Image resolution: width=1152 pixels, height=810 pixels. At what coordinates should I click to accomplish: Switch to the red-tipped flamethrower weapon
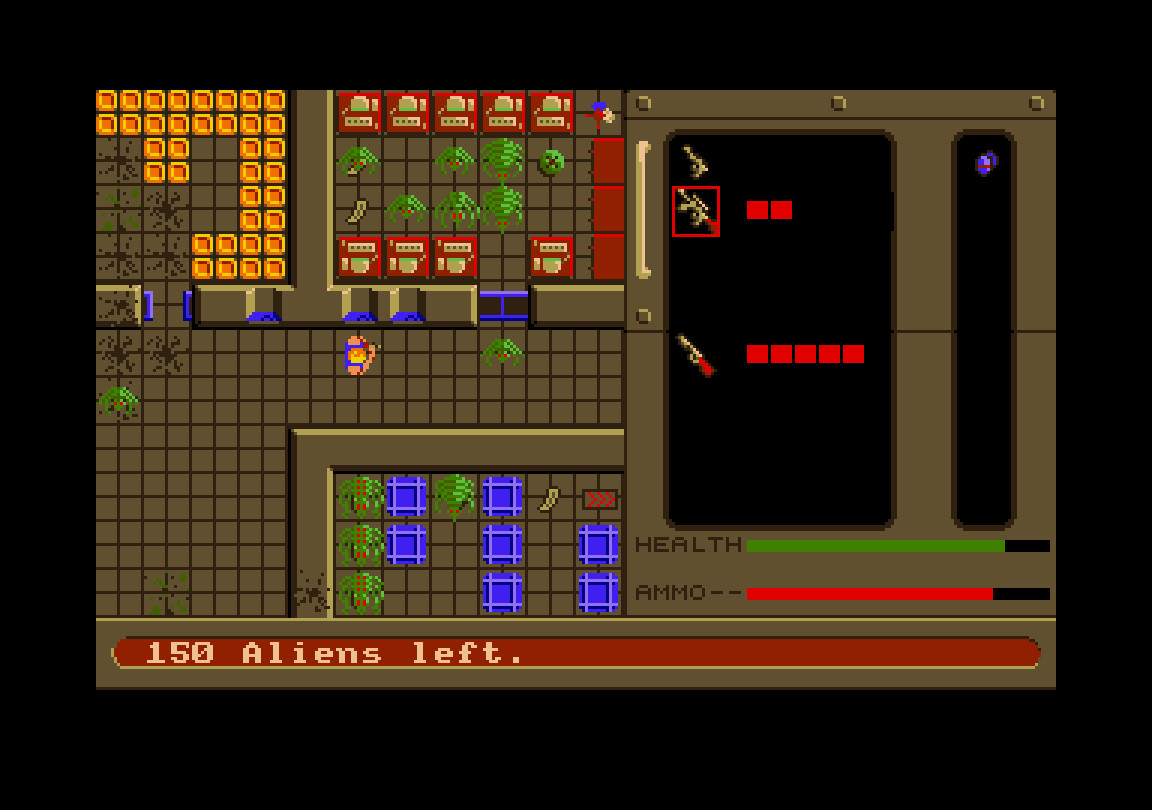696,355
